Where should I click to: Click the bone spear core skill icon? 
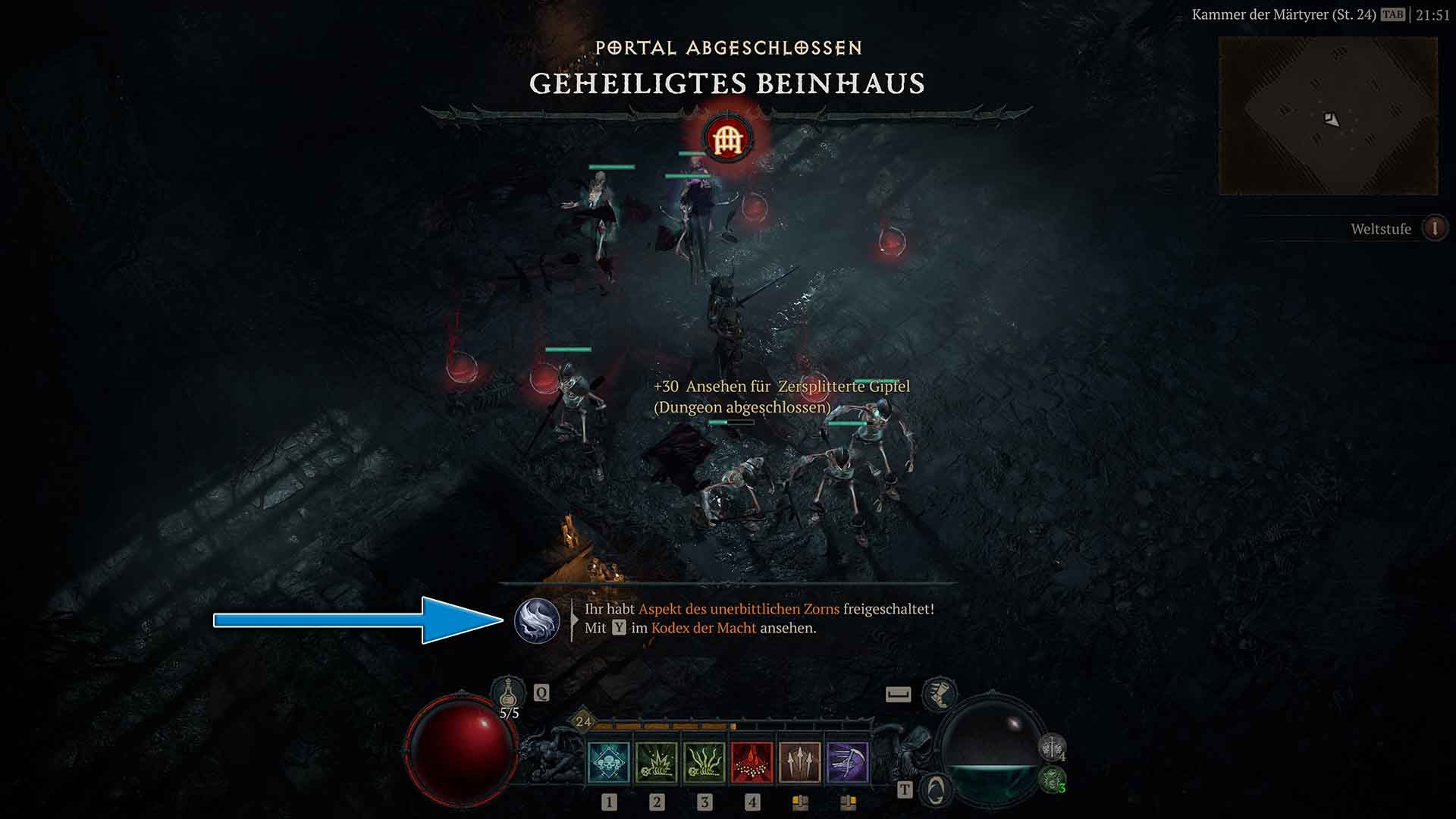tap(802, 761)
